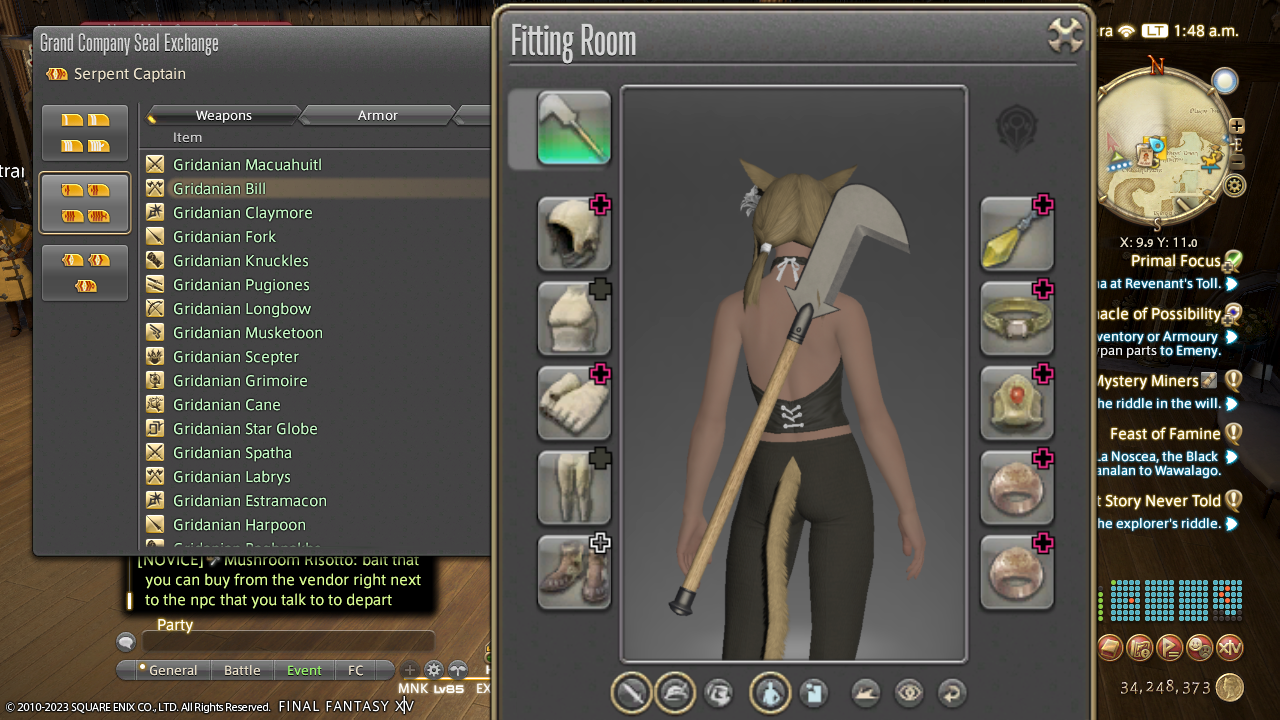Close the Fitting Room window
Image resolution: width=1280 pixels, height=720 pixels.
pos(1065,36)
